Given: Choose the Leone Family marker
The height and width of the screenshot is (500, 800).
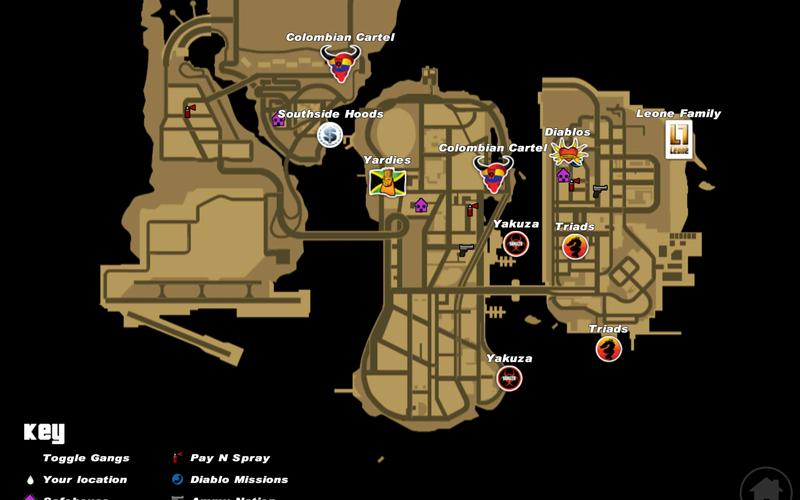Looking at the screenshot, I should pyautogui.click(x=679, y=139).
